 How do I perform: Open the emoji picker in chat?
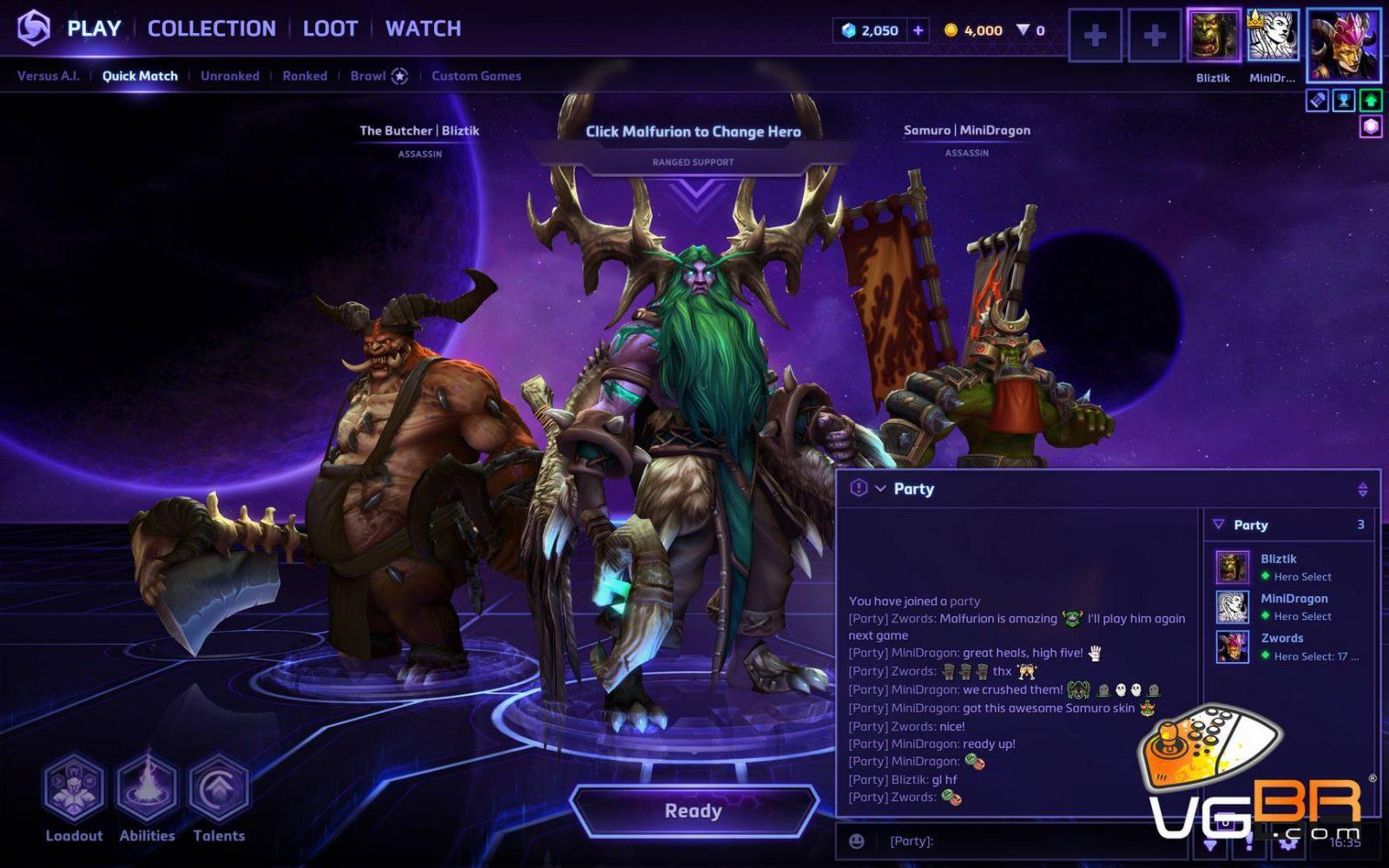click(x=856, y=840)
